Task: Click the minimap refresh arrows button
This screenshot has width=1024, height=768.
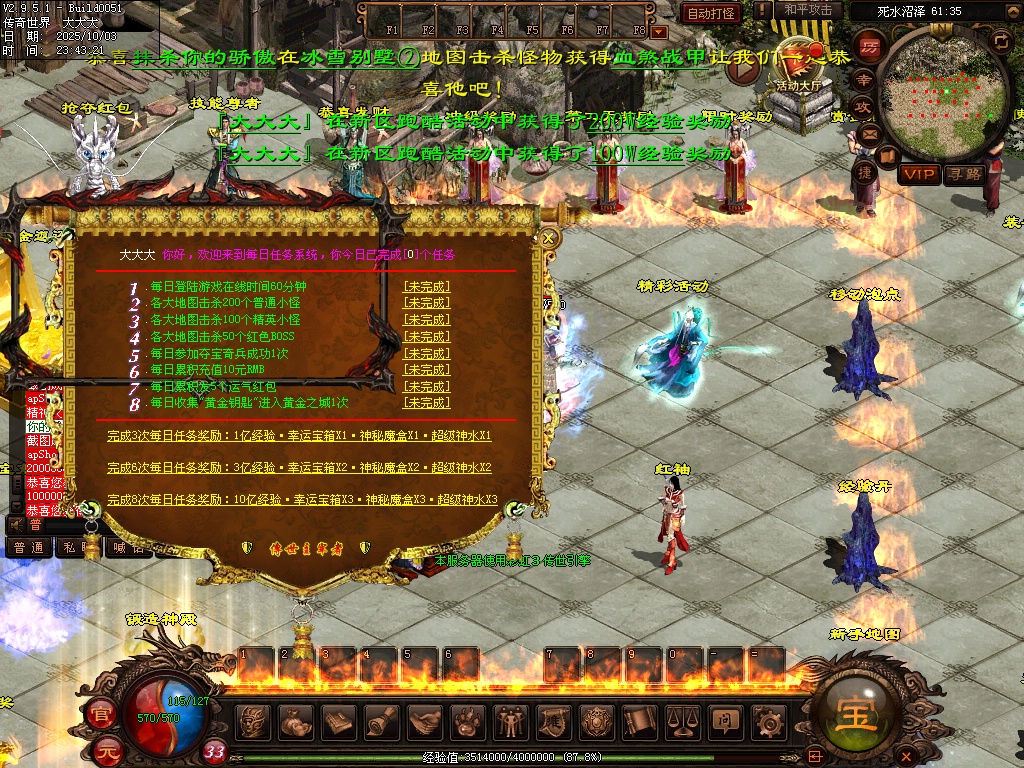Action: [x=1002, y=40]
